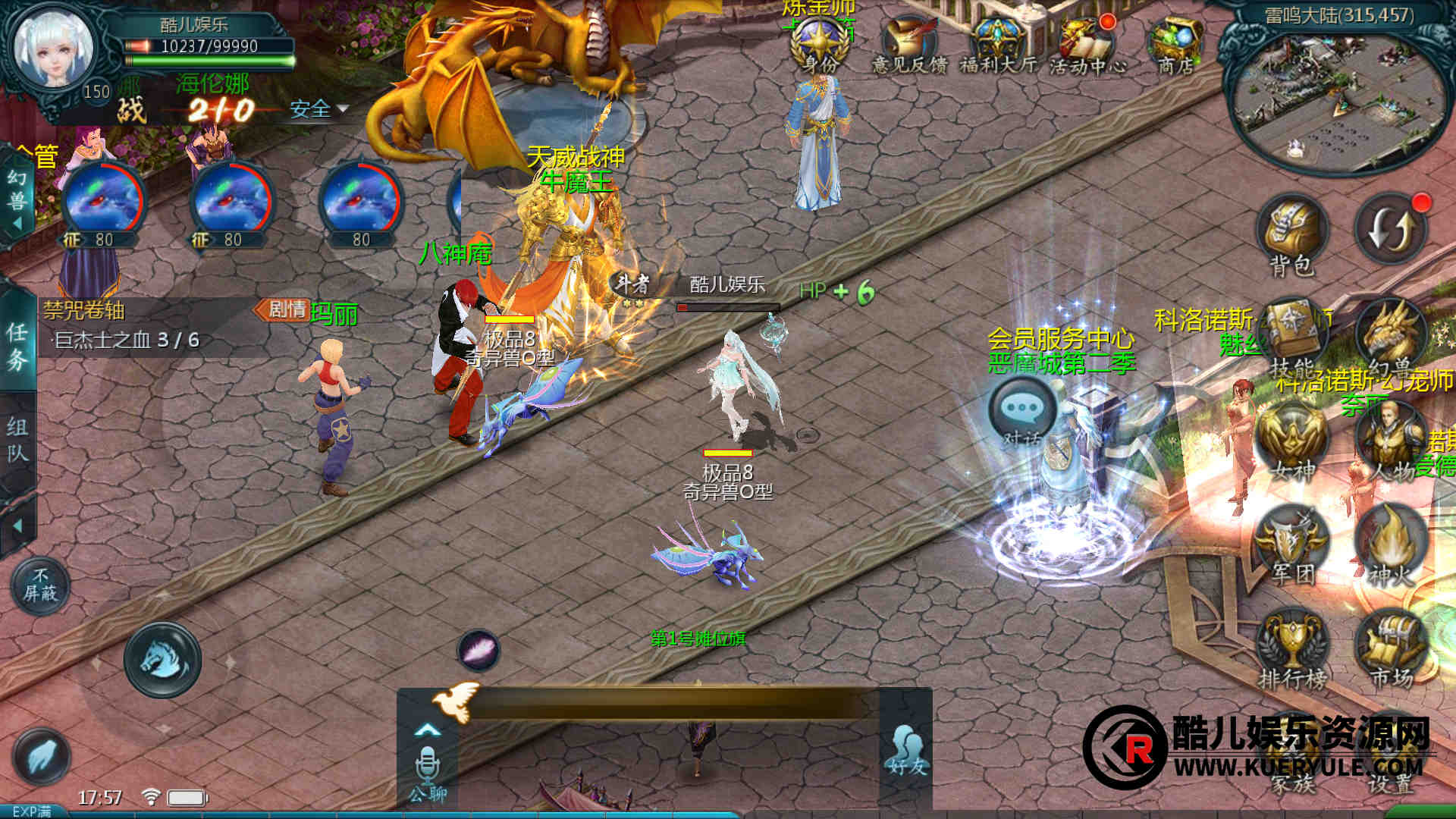
Task: Click the horse mount button
Action: pos(162,659)
